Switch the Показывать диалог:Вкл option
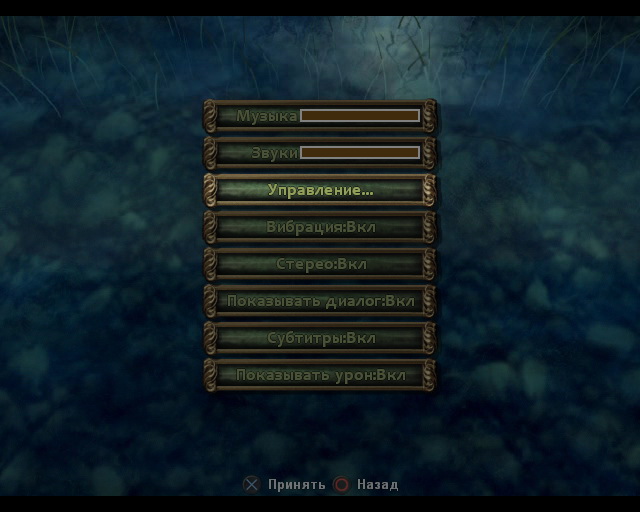 point(320,301)
